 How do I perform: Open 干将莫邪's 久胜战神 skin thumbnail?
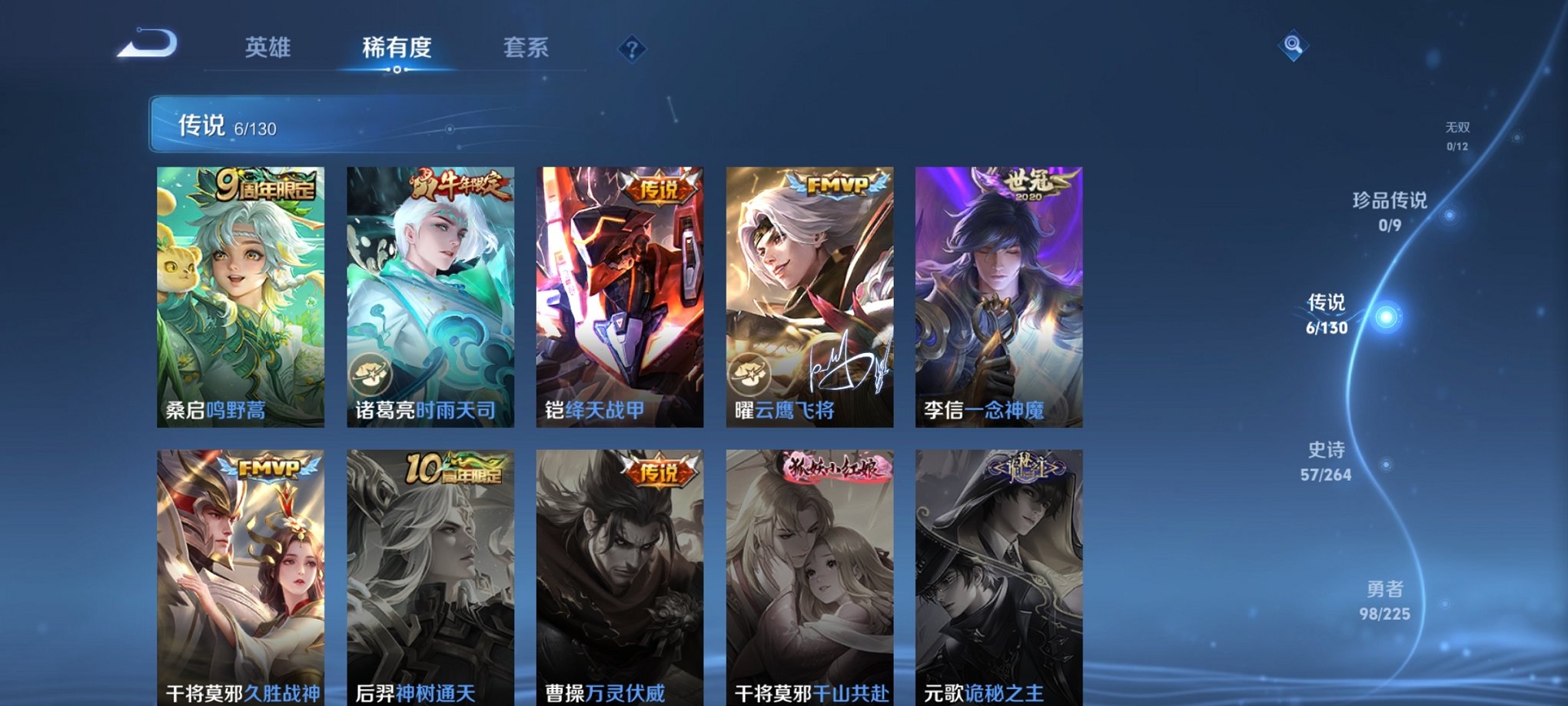(x=241, y=569)
